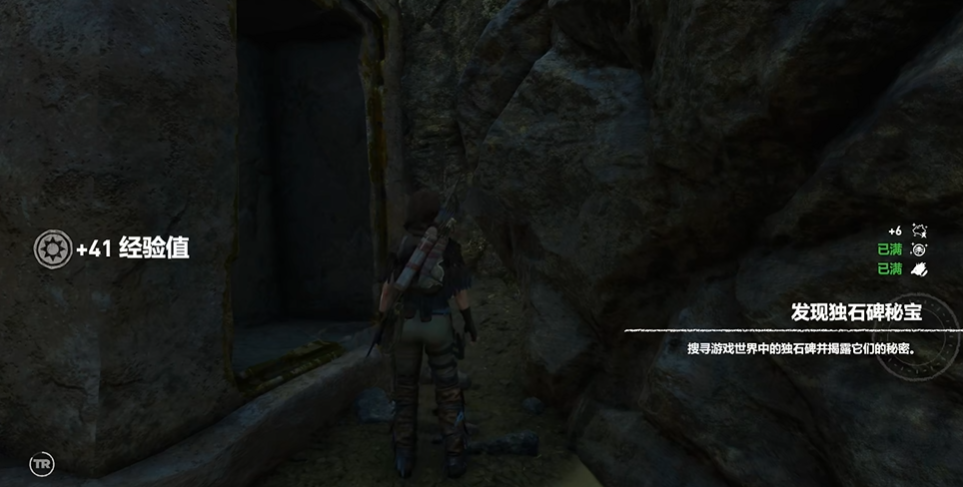Click the experience gear icon
The height and width of the screenshot is (487, 963).
click(52, 249)
